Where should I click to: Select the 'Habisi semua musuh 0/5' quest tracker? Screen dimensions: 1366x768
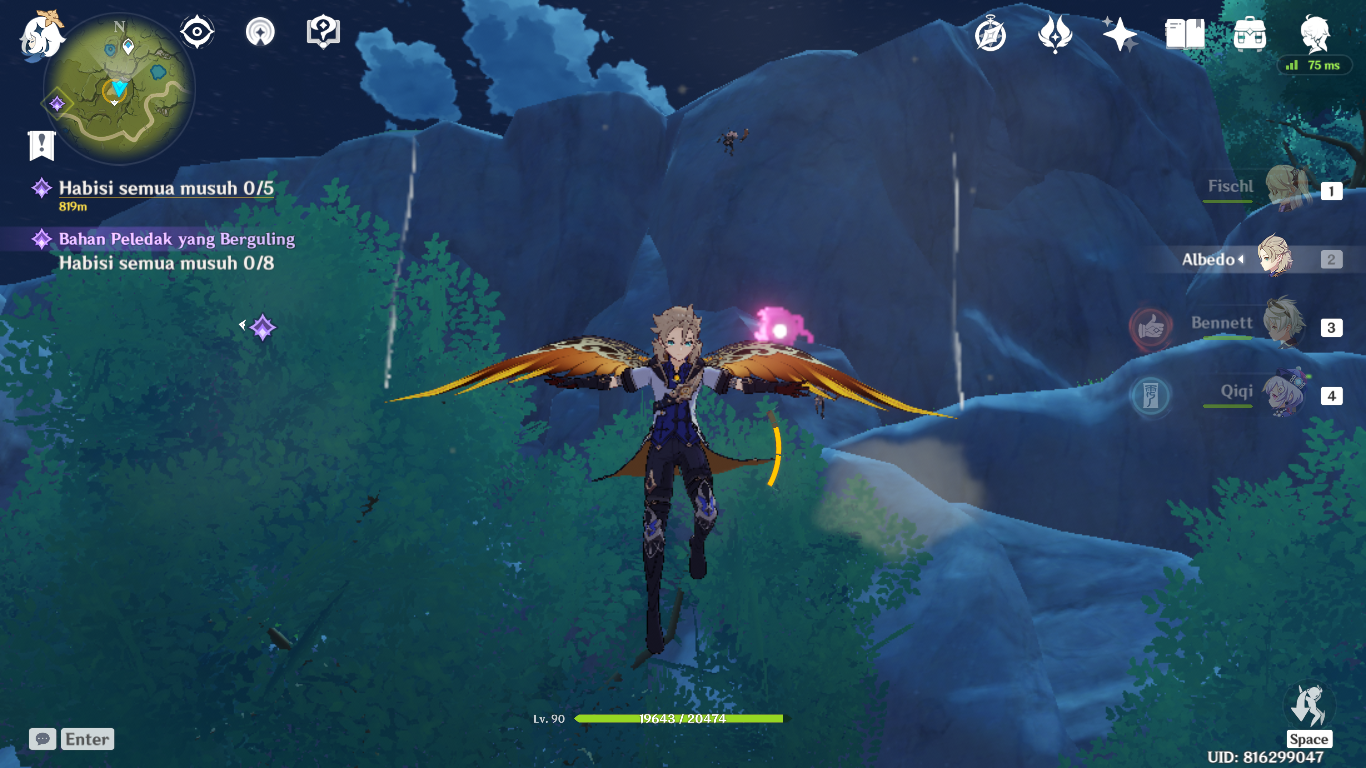[165, 189]
